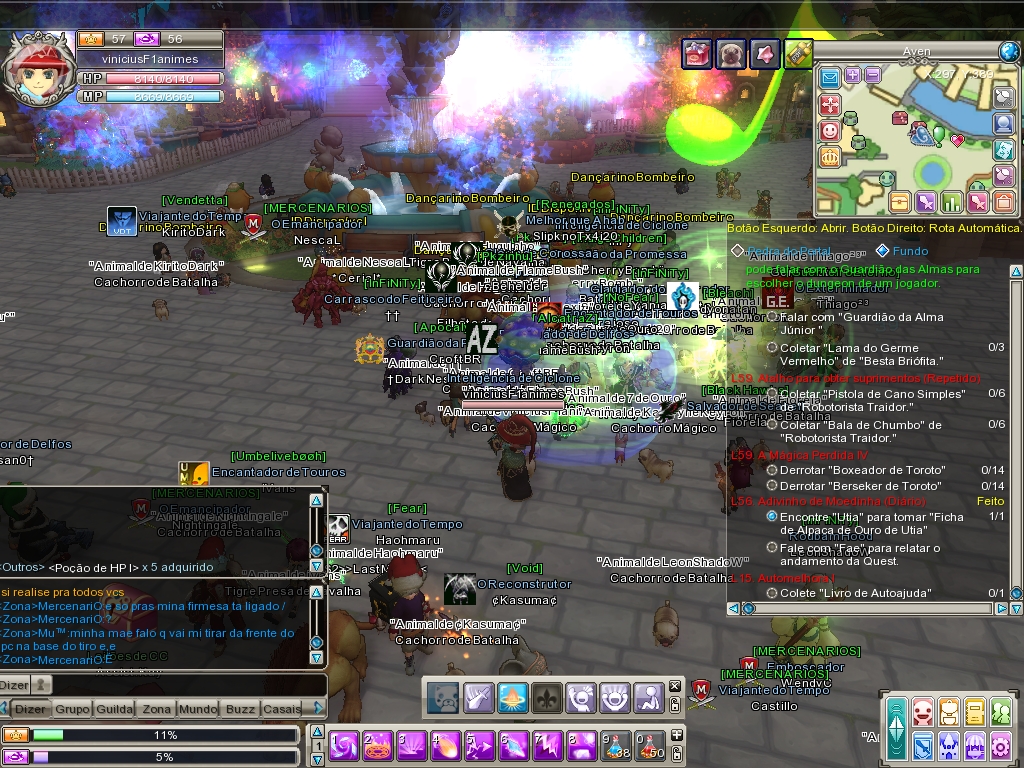Close the emote action bar
The width and height of the screenshot is (1024, 768).
point(675,686)
